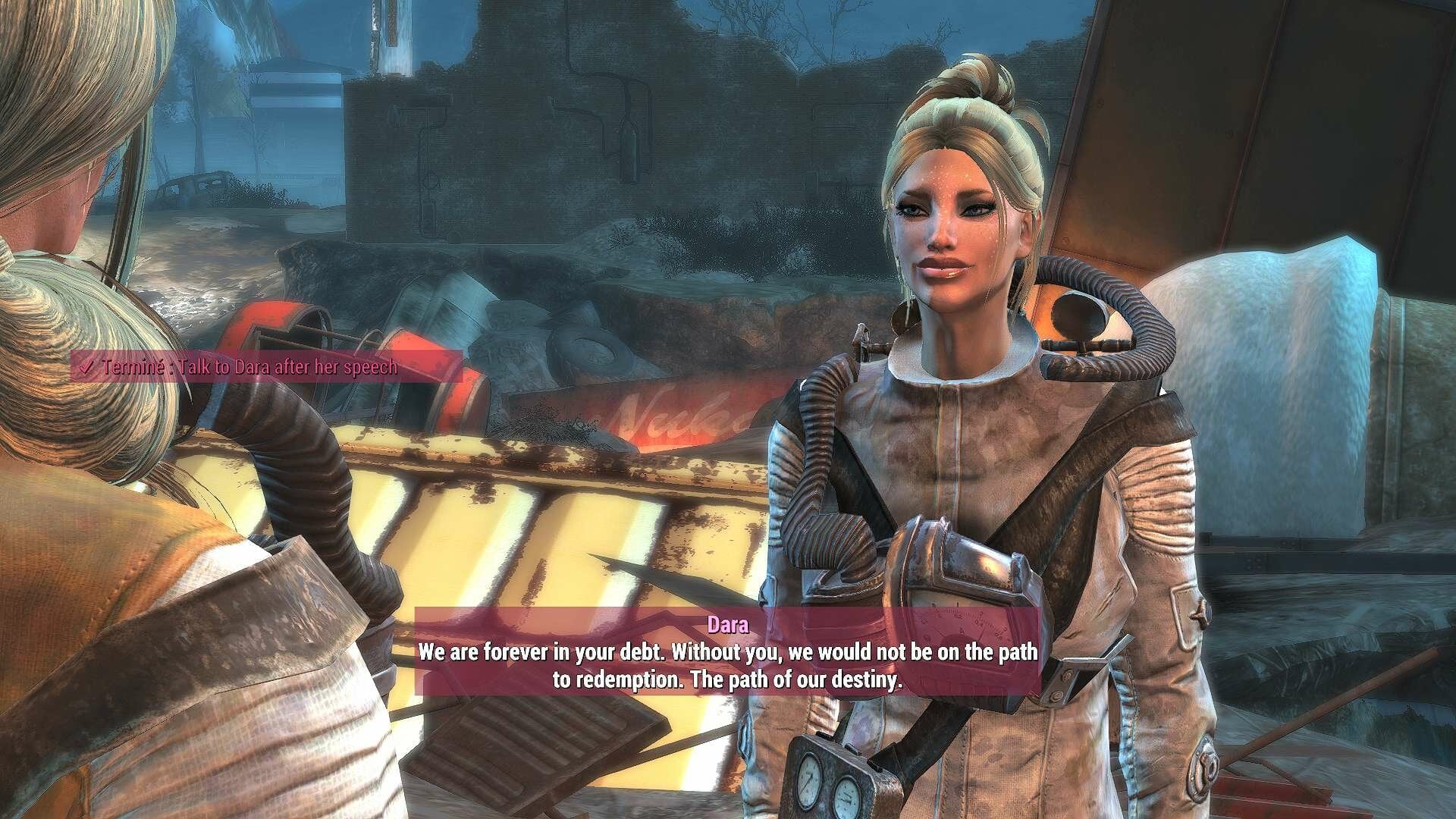Click the checkmark icon on the completed quest notification
This screenshot has width=1456, height=819.
[86, 369]
